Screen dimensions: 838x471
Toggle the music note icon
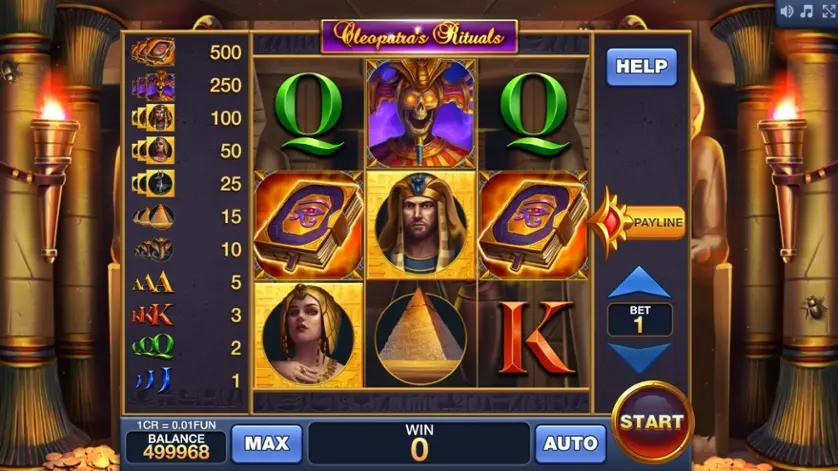coord(806,11)
